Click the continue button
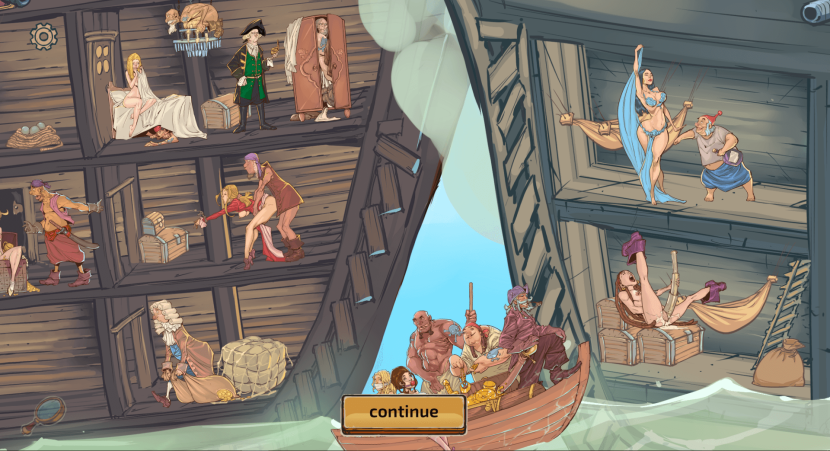Viewport: 830px width, 451px height. [x=404, y=412]
